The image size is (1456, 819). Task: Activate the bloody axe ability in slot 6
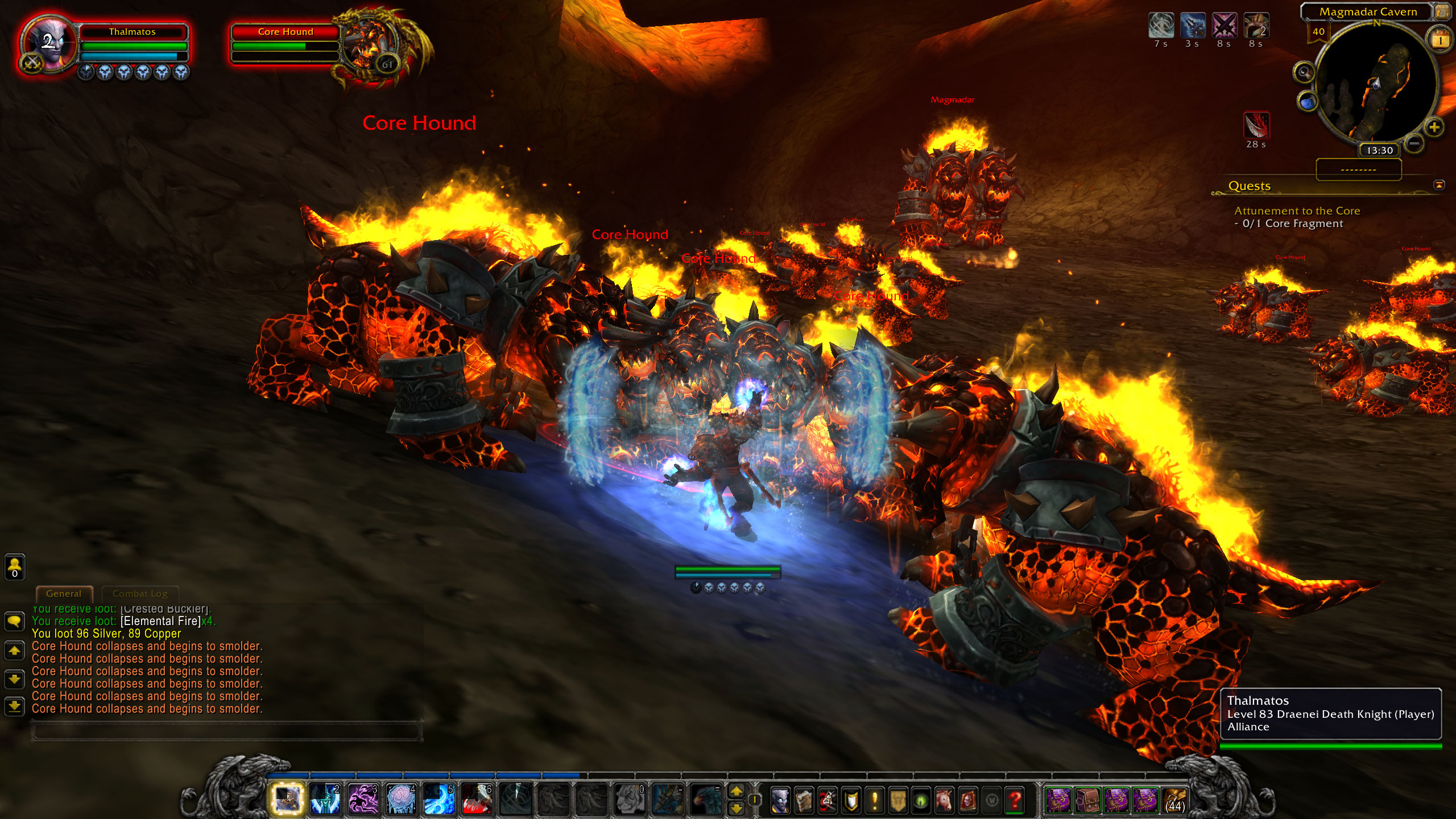point(477,799)
